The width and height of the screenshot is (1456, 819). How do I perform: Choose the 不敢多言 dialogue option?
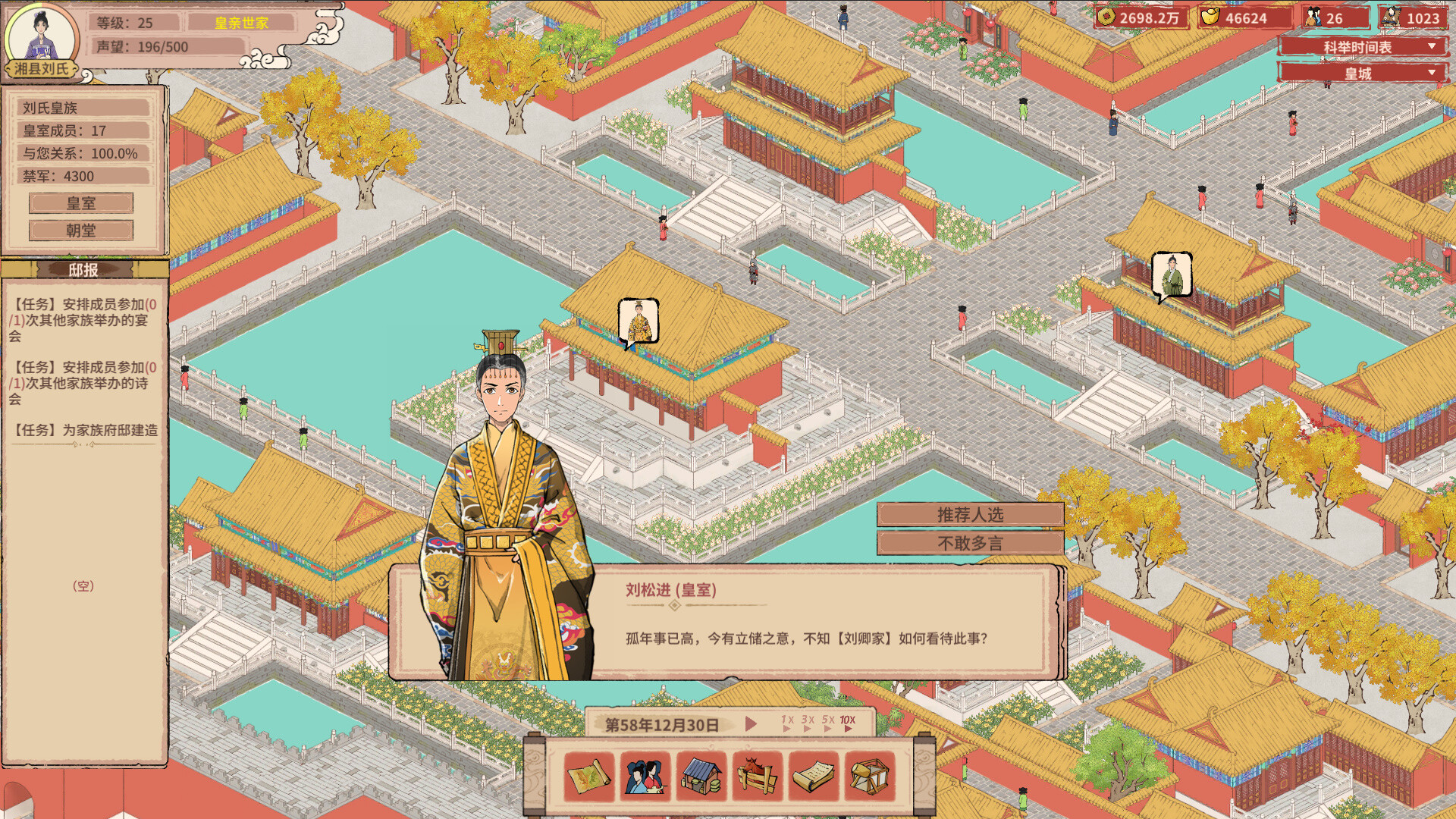click(971, 543)
